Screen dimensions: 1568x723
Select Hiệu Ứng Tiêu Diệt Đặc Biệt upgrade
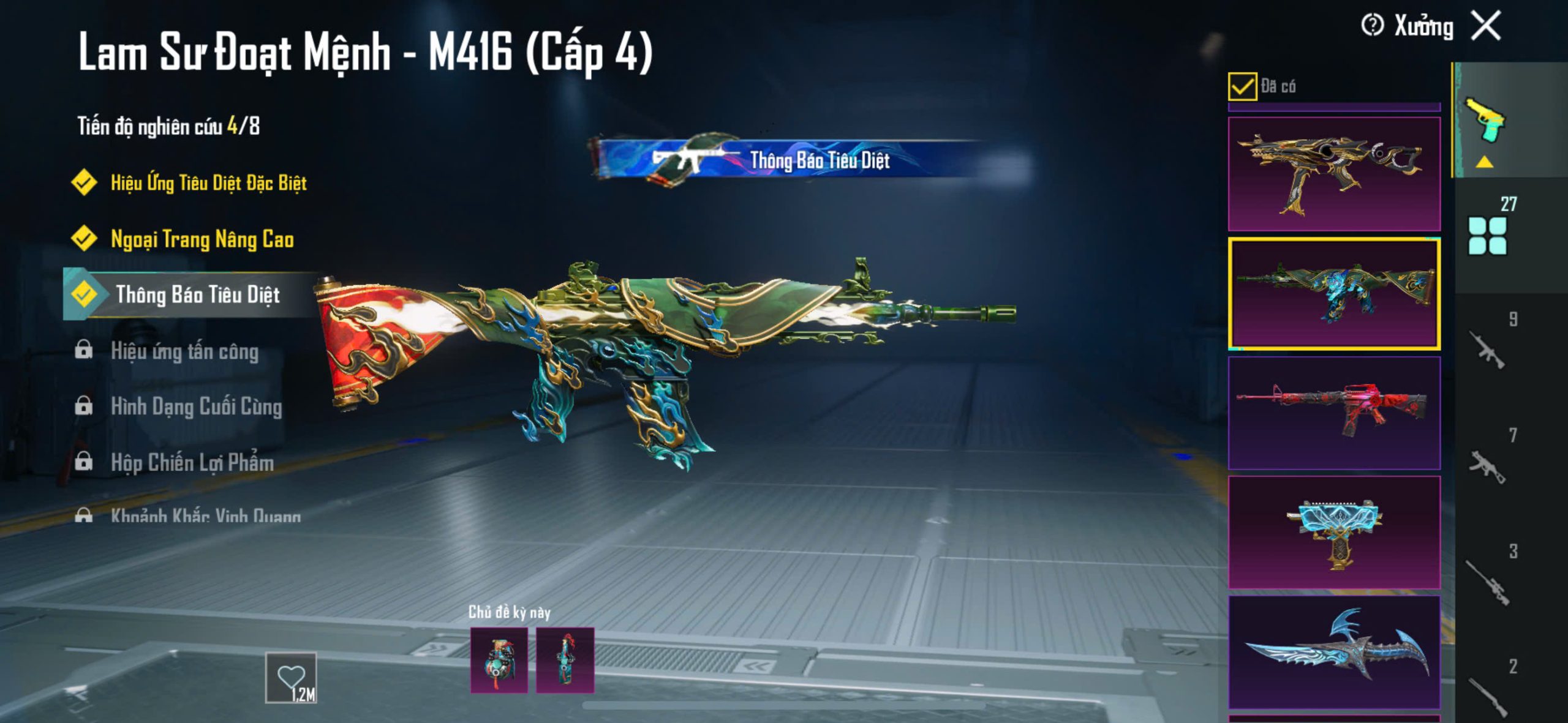click(x=208, y=182)
